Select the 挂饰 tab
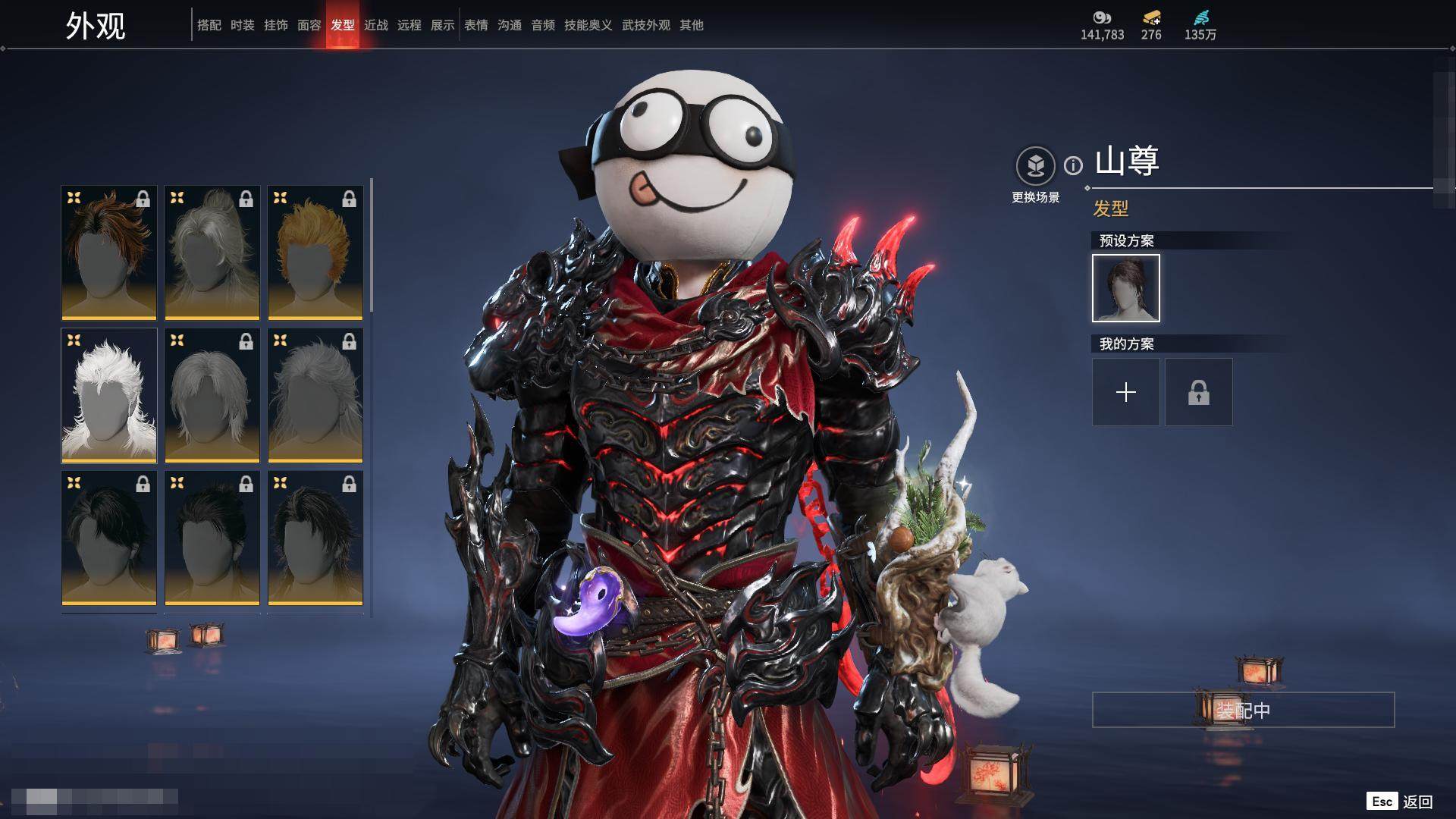The image size is (1456, 819). pyautogui.click(x=275, y=25)
